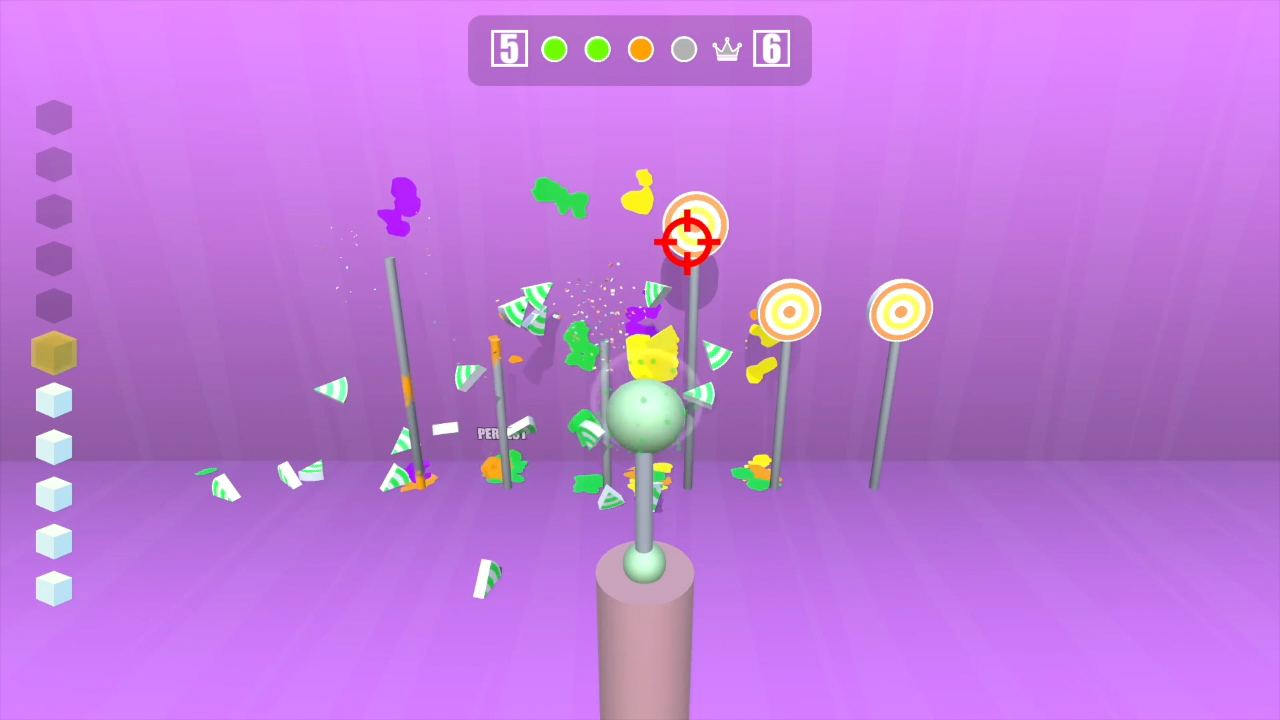Select the darkest hexagon in the left column
This screenshot has height=720, width=1280.
click(53, 305)
